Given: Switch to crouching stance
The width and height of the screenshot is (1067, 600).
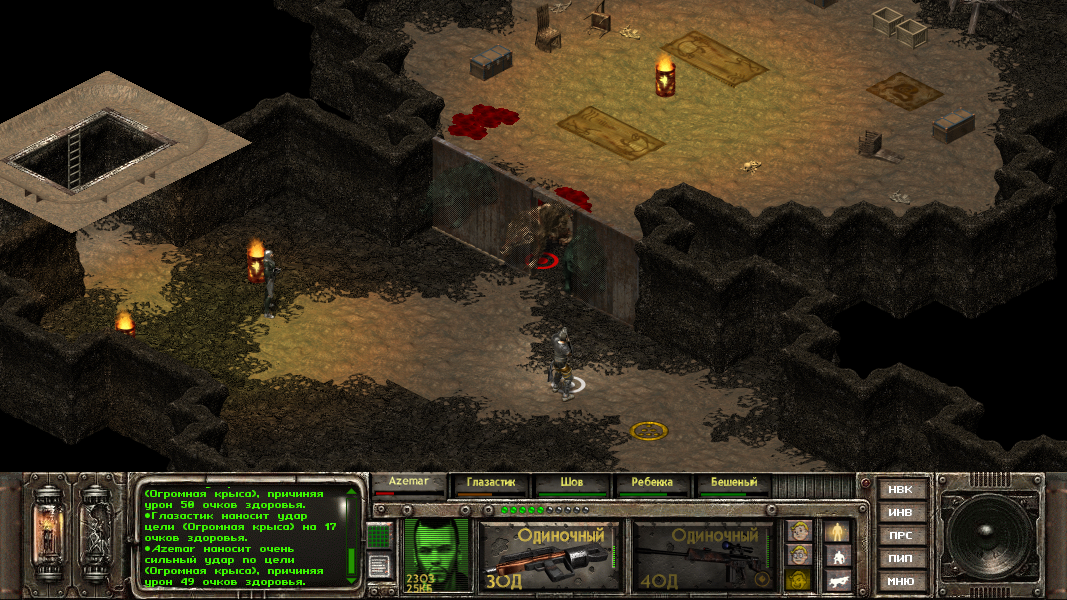Looking at the screenshot, I should [x=837, y=556].
